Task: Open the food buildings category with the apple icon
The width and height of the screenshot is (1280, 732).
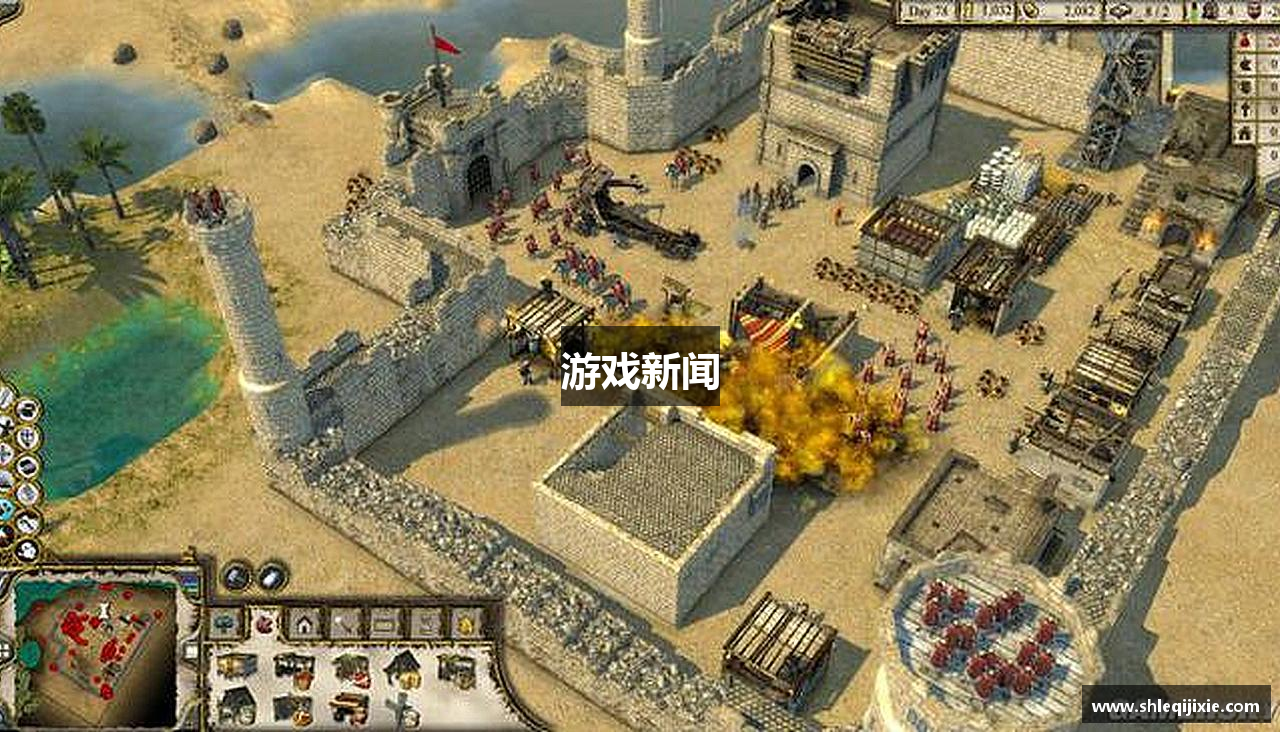Action: (264, 622)
